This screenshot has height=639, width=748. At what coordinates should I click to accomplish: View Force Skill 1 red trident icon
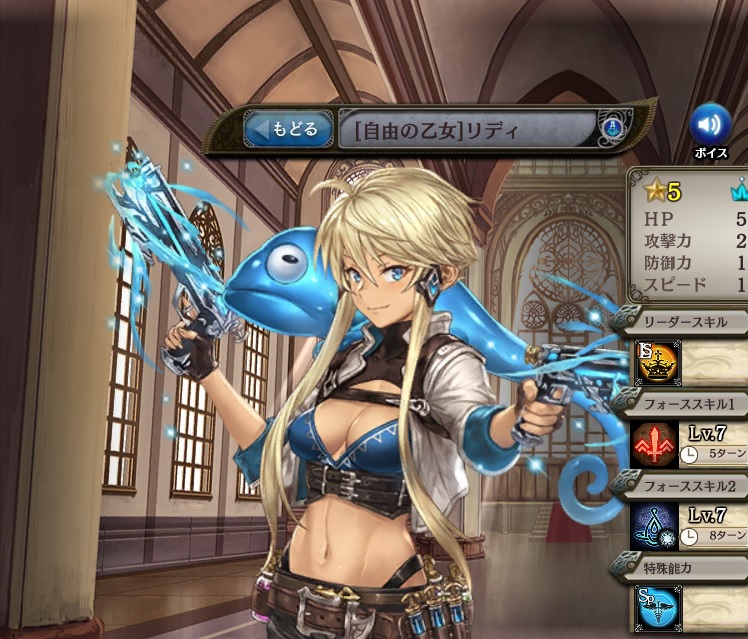657,443
